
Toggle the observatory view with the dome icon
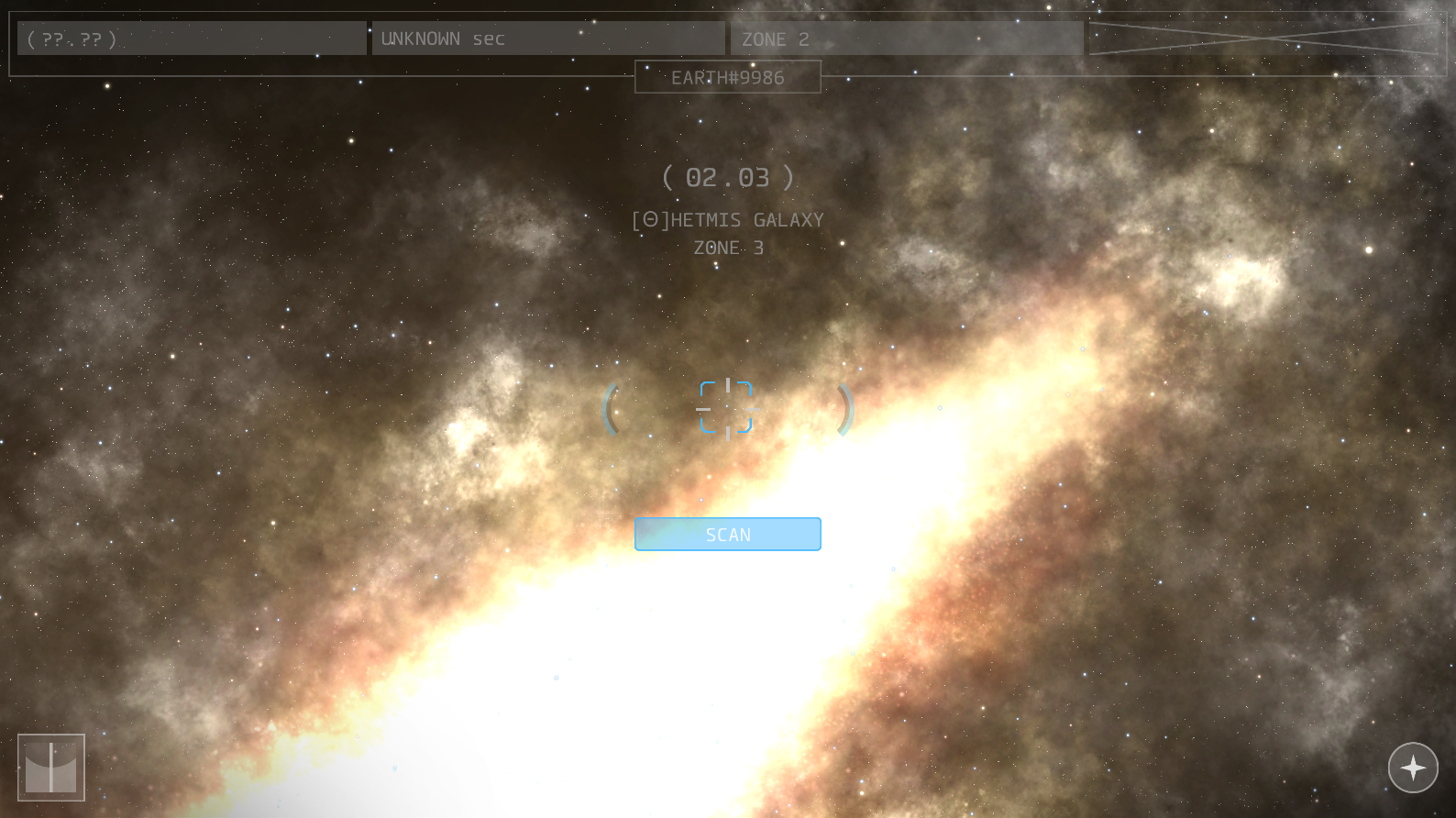coord(51,768)
